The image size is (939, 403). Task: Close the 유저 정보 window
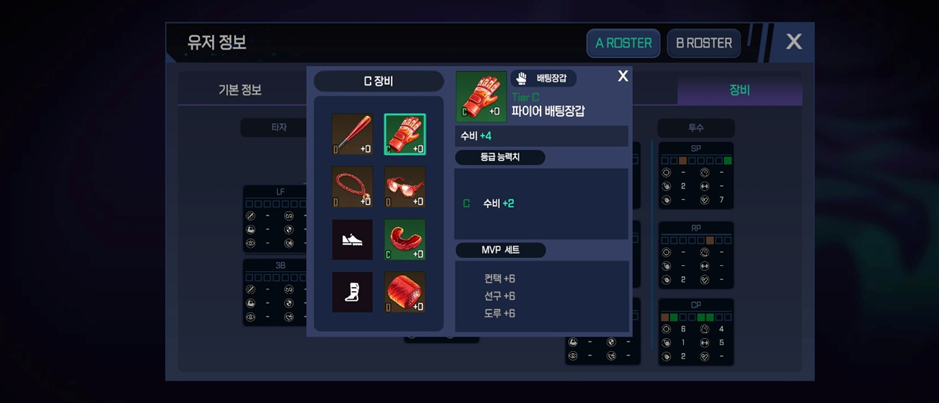[x=793, y=42]
